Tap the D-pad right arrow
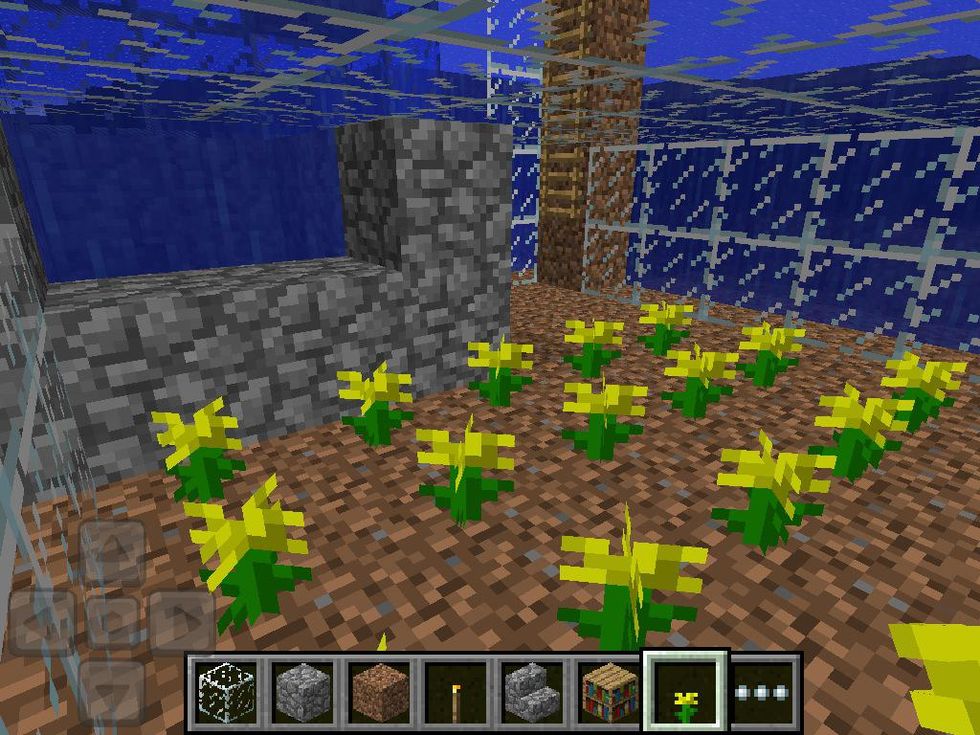Screen dimensions: 980x735 click(x=181, y=622)
